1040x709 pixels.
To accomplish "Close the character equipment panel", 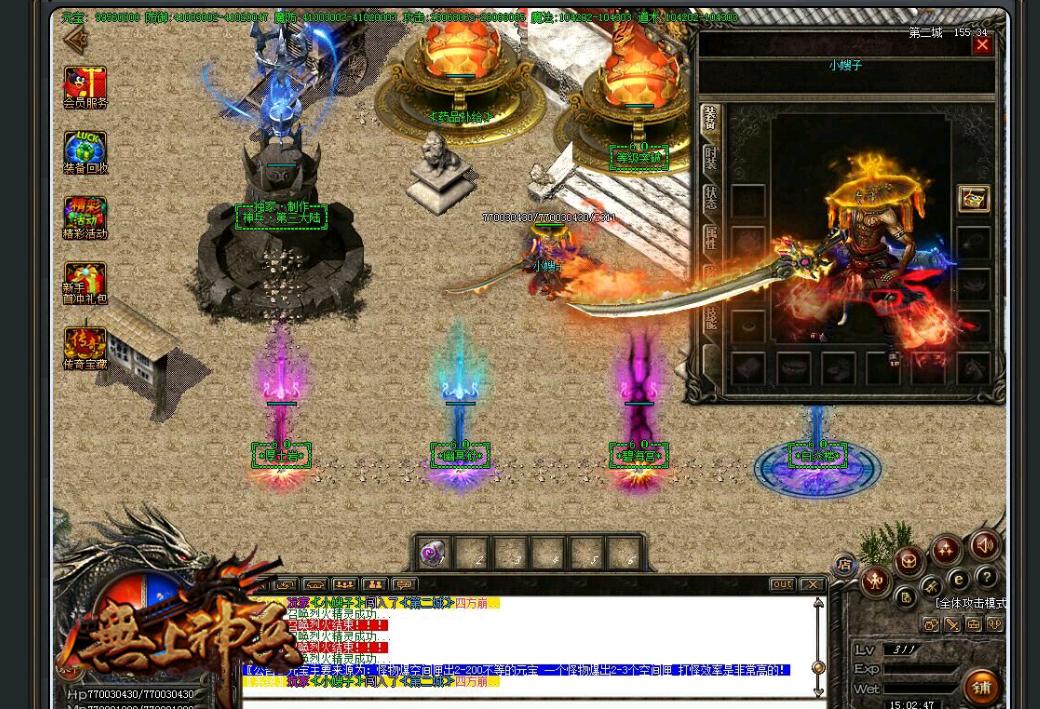I will click(x=982, y=45).
